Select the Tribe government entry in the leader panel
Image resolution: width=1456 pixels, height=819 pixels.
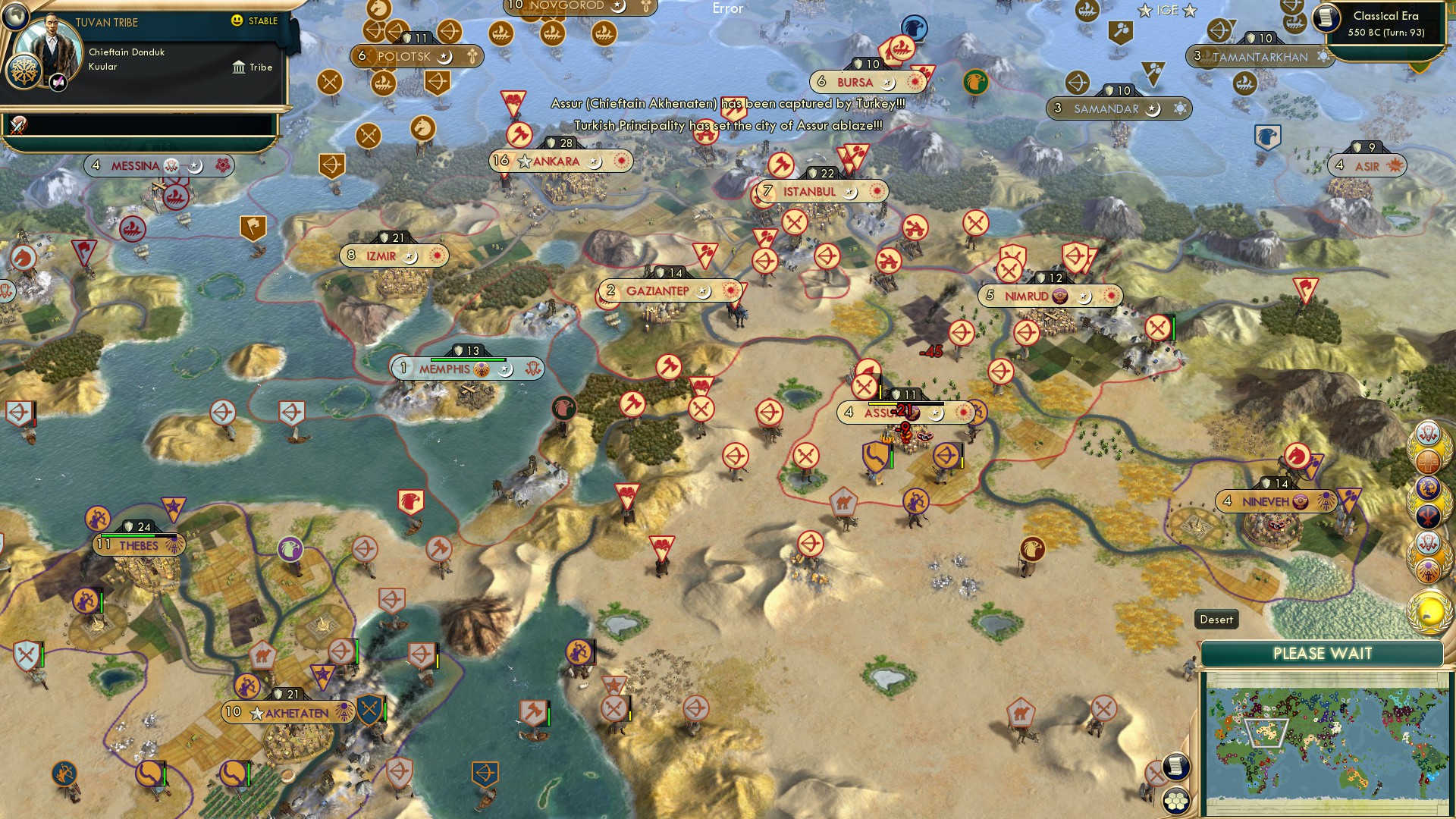point(252,67)
